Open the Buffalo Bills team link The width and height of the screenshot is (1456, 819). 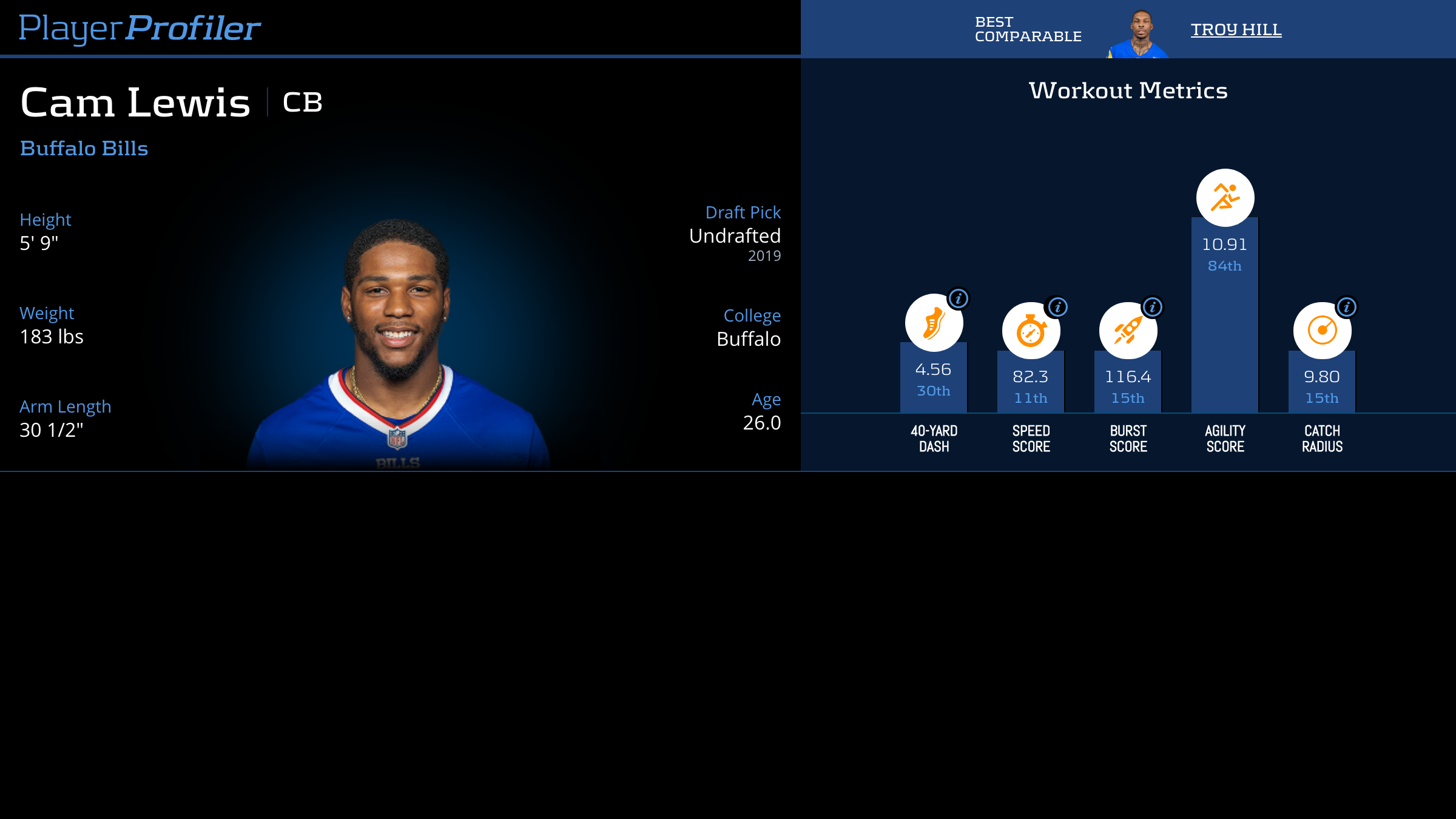pyautogui.click(x=84, y=149)
